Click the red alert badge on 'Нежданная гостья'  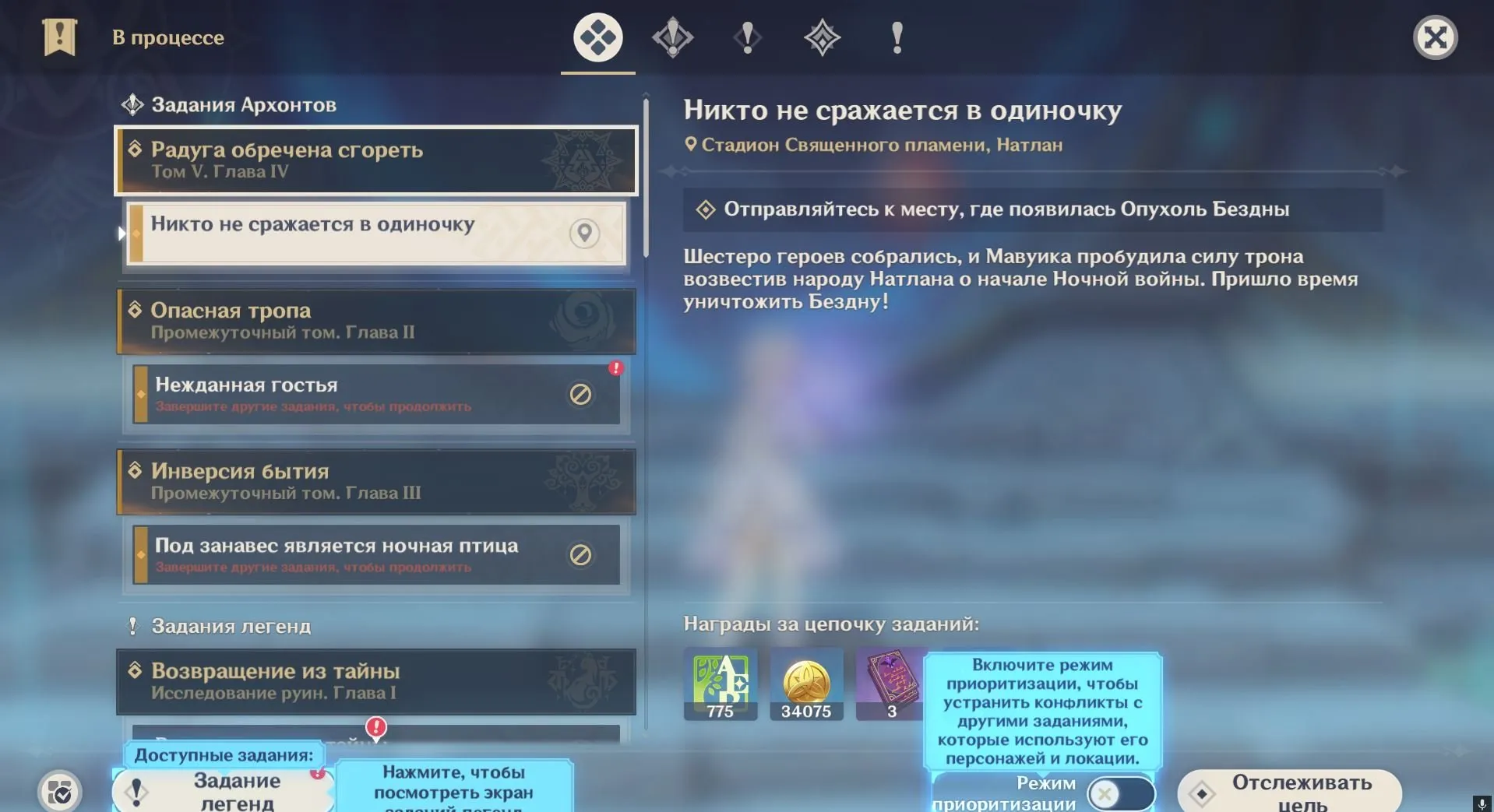616,367
